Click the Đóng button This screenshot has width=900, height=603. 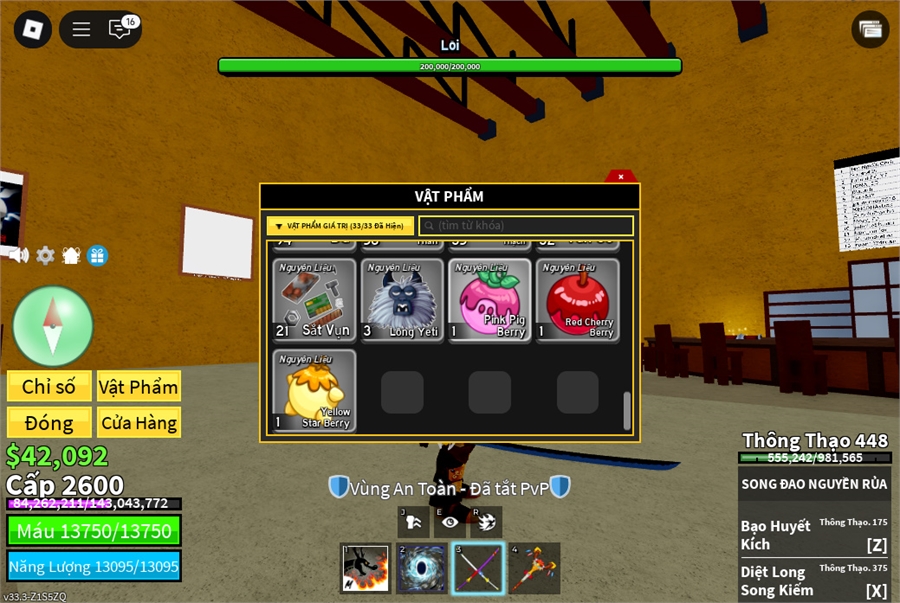50,422
